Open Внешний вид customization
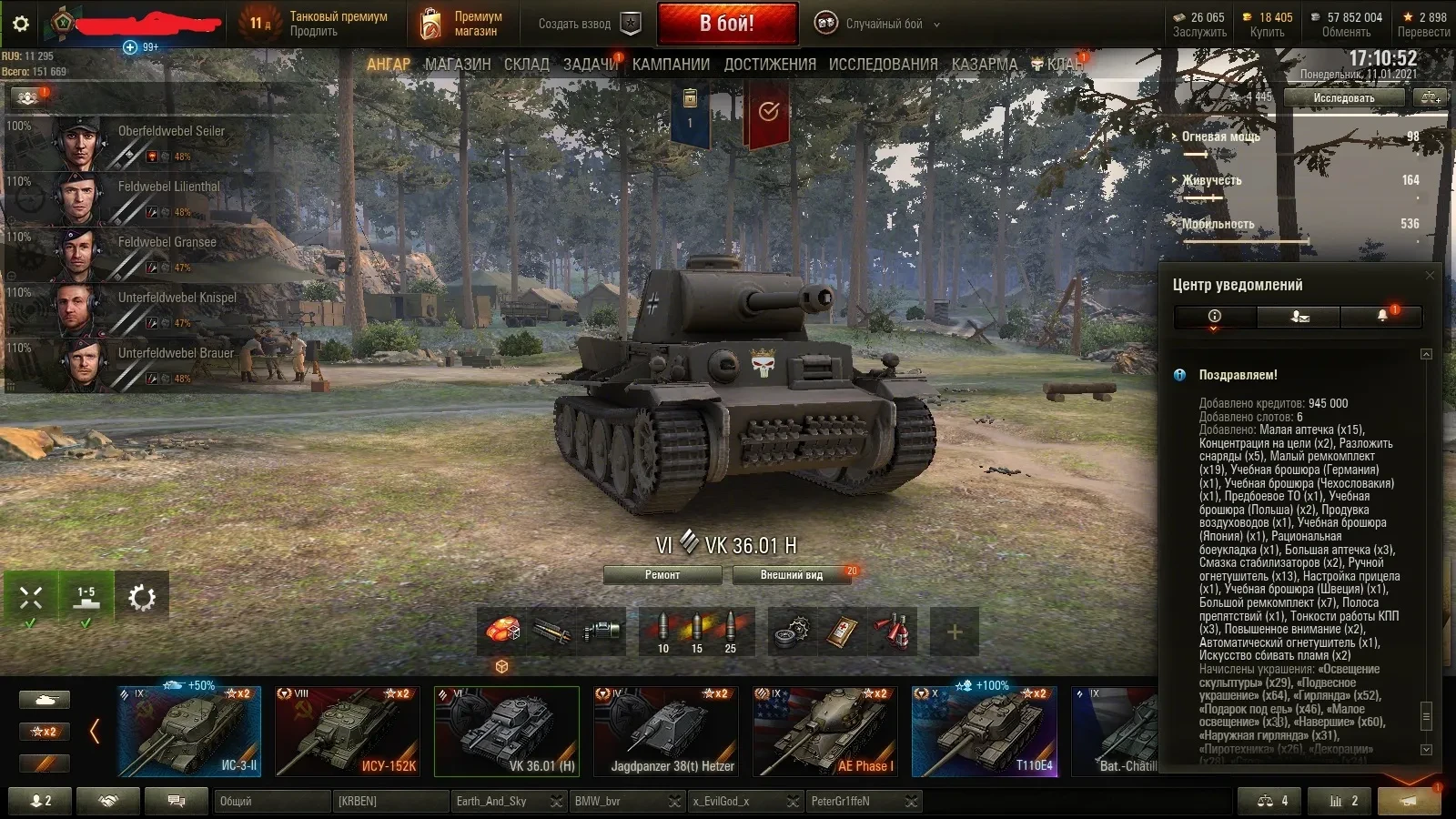The height and width of the screenshot is (819, 1456). (x=792, y=575)
